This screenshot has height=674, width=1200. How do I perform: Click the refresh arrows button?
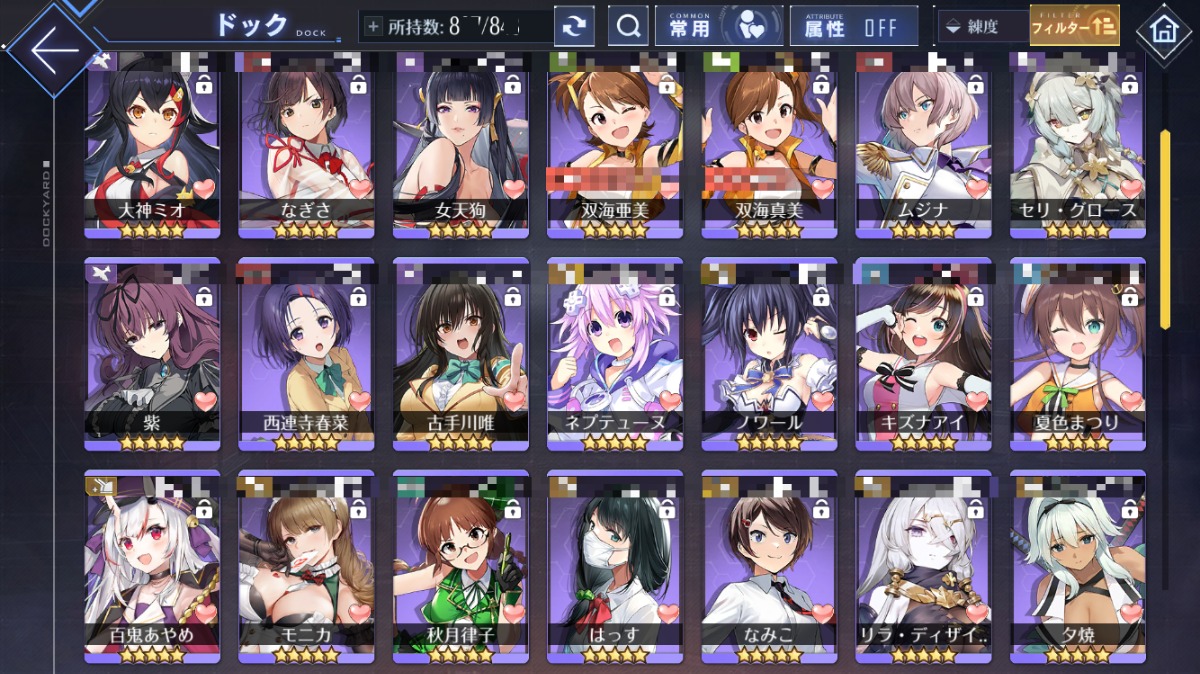pyautogui.click(x=574, y=27)
